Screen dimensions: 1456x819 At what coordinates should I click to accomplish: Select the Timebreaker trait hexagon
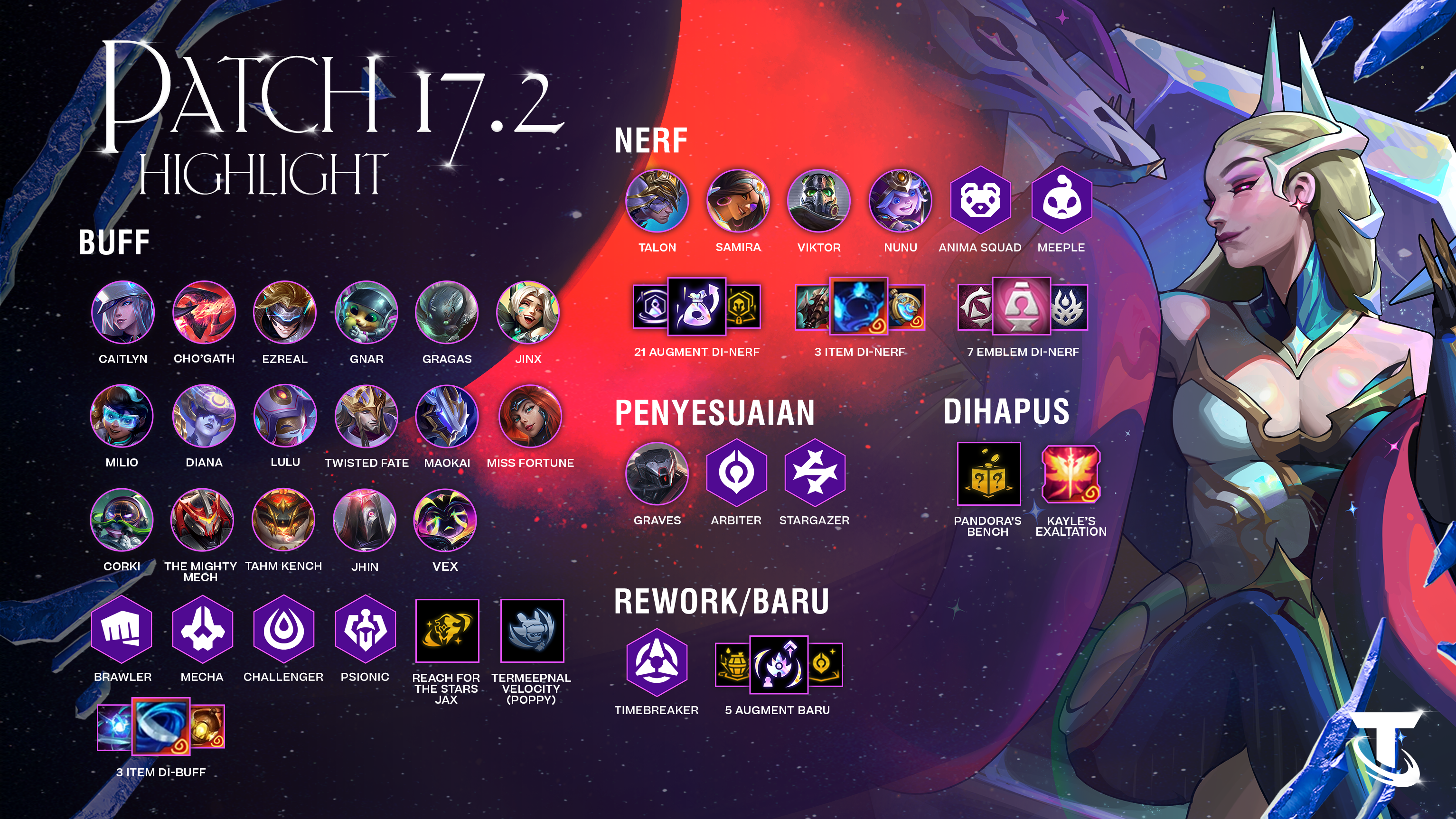point(657,662)
